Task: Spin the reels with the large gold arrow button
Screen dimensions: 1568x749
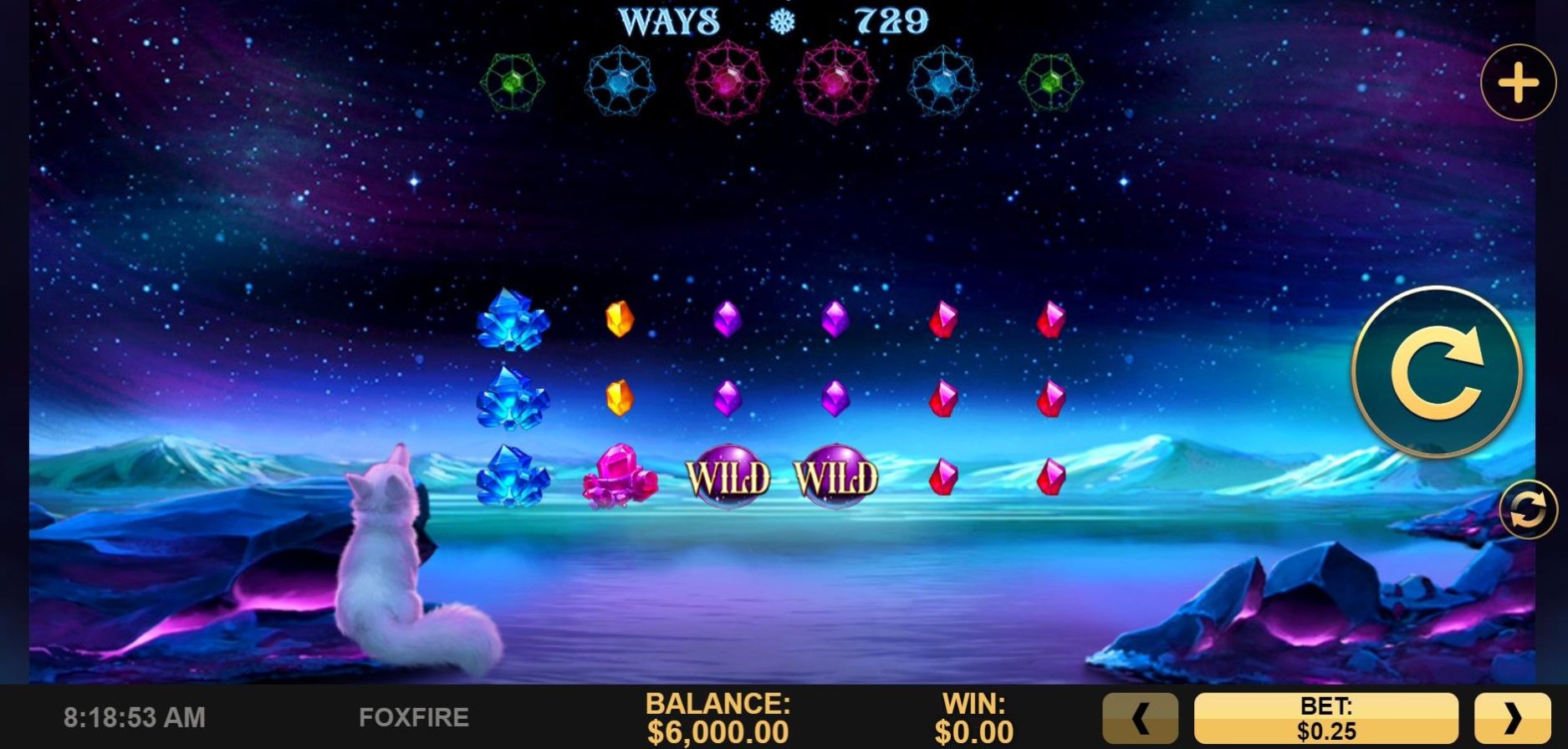Action: pyautogui.click(x=1437, y=372)
